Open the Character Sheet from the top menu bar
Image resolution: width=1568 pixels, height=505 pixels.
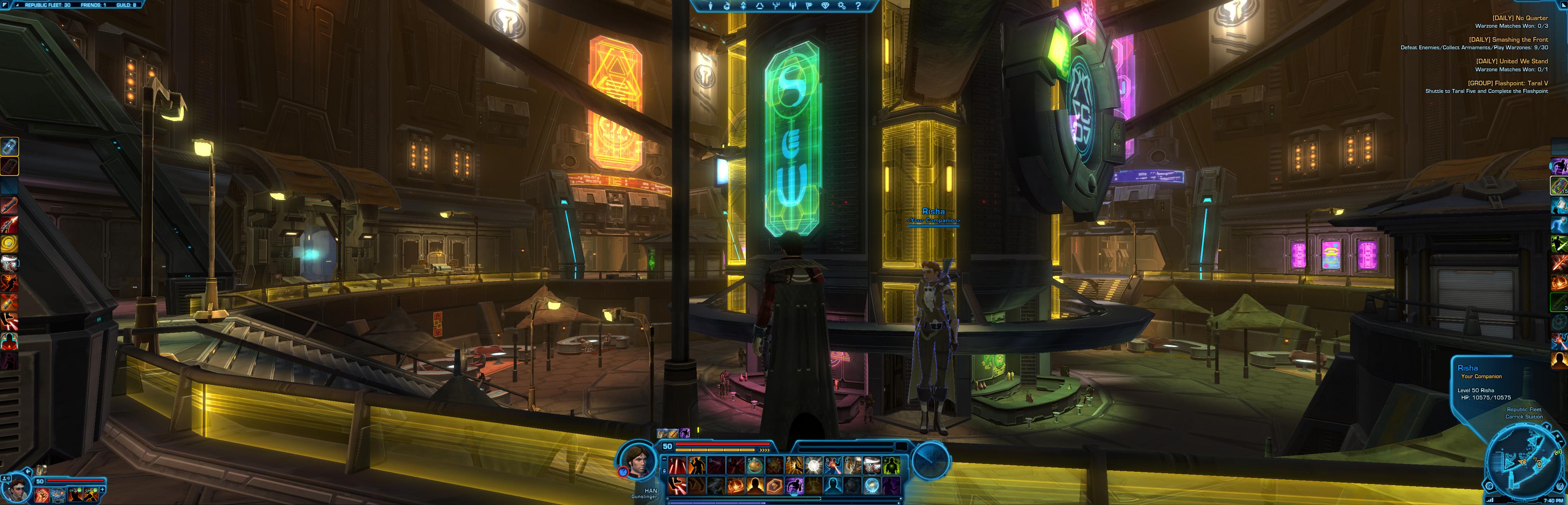pos(710,5)
